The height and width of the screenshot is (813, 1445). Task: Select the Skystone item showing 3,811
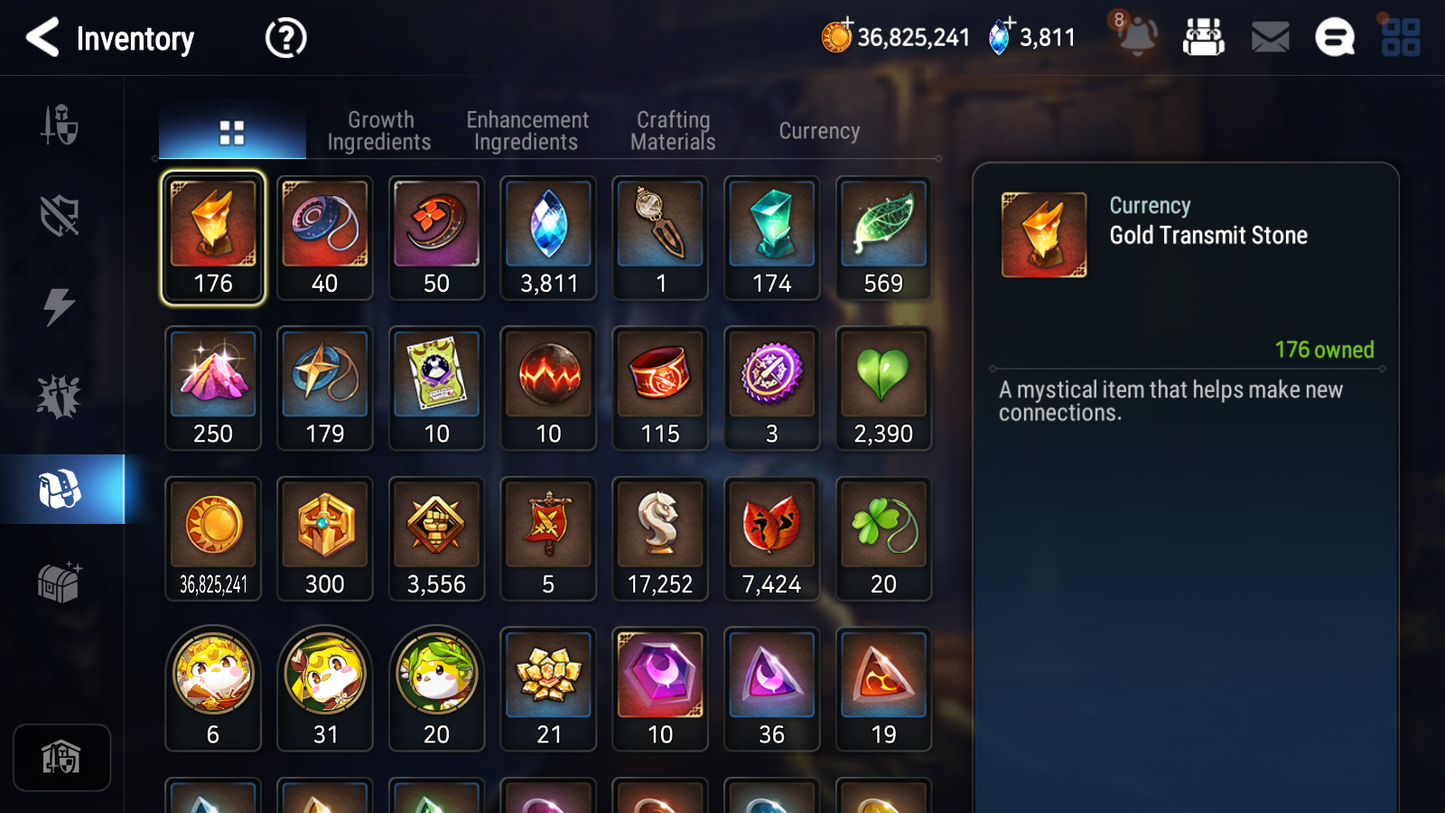pyautogui.click(x=548, y=238)
